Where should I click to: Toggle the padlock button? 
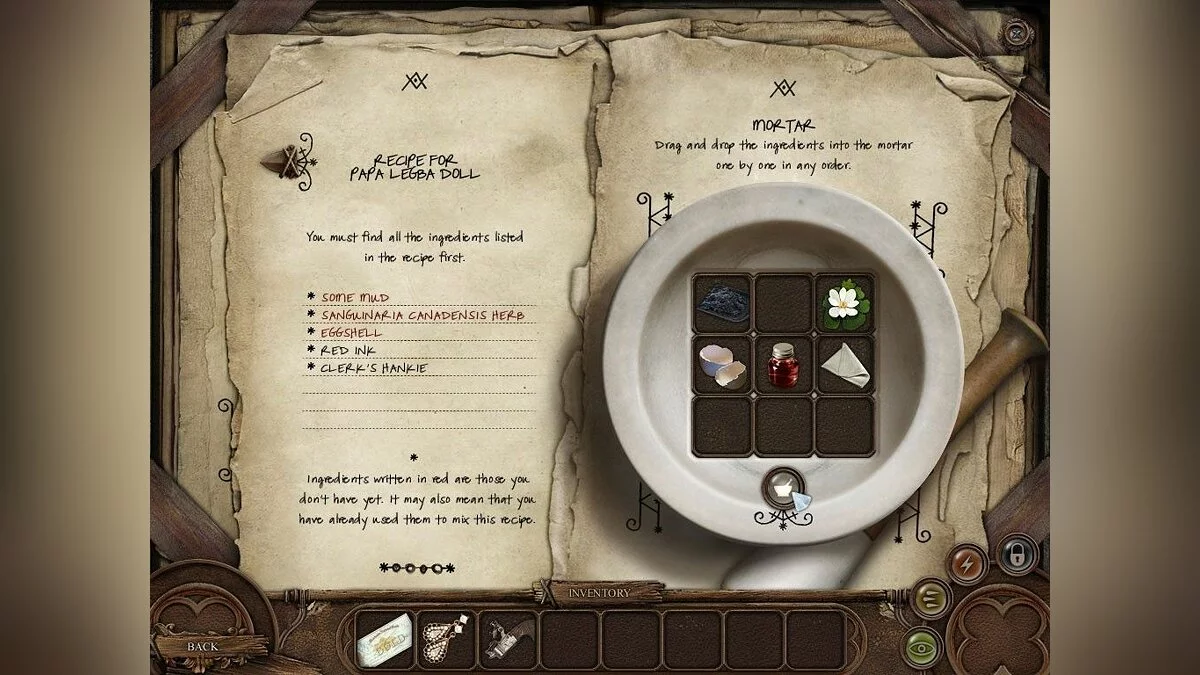tap(1016, 553)
